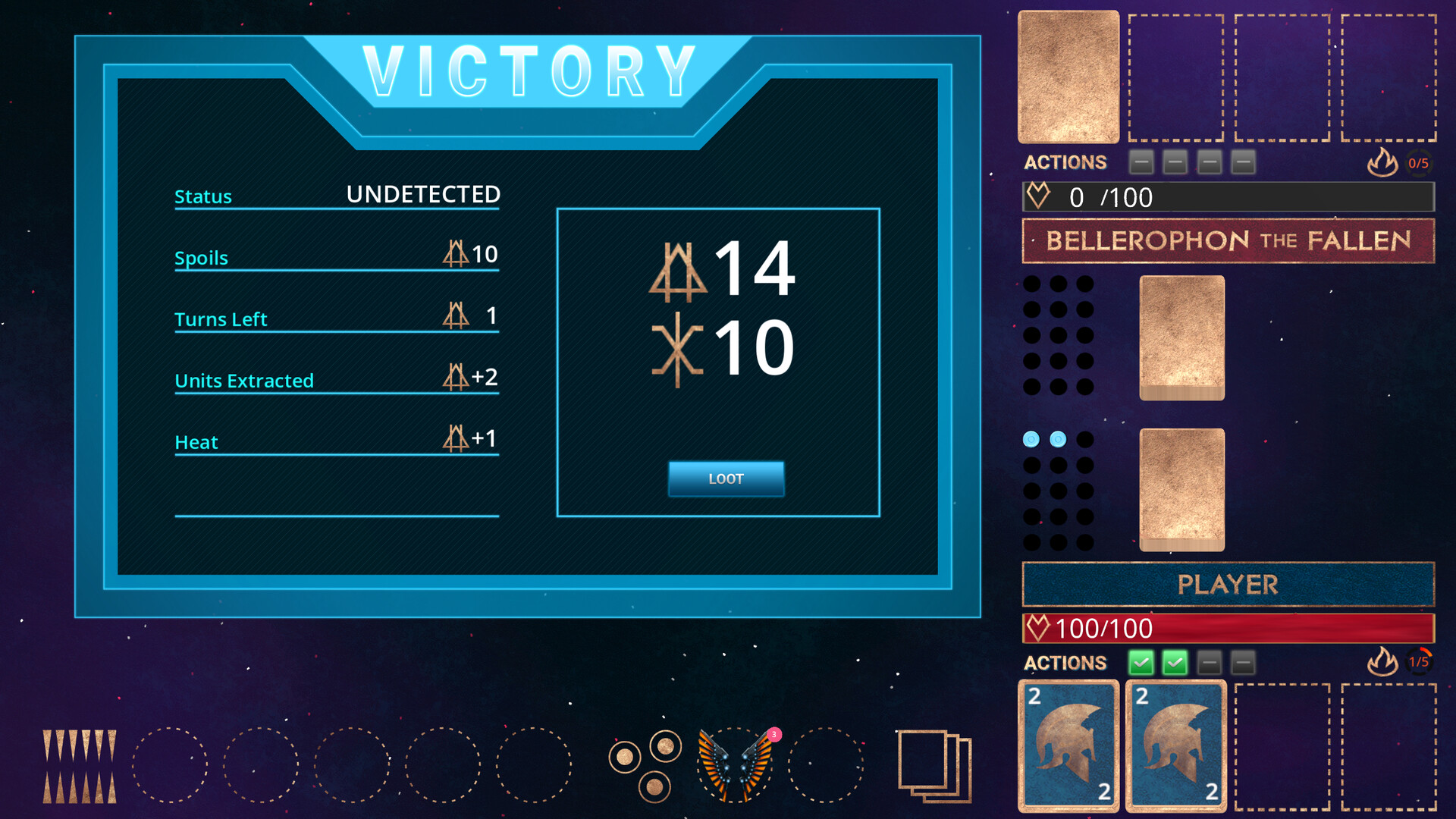Expand the empty player card slot

pos(1282,746)
